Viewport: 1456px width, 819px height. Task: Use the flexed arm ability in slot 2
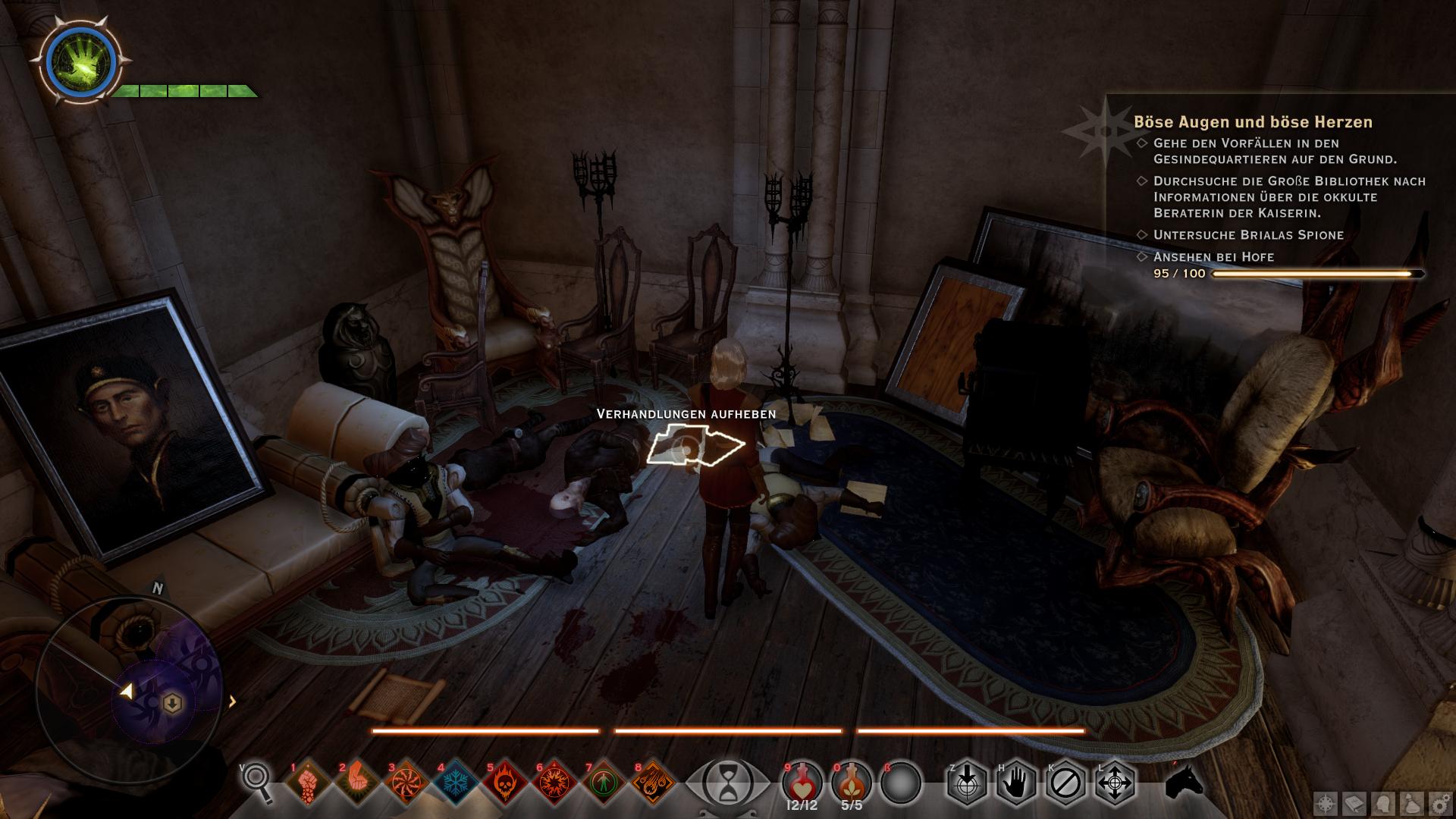point(357,783)
